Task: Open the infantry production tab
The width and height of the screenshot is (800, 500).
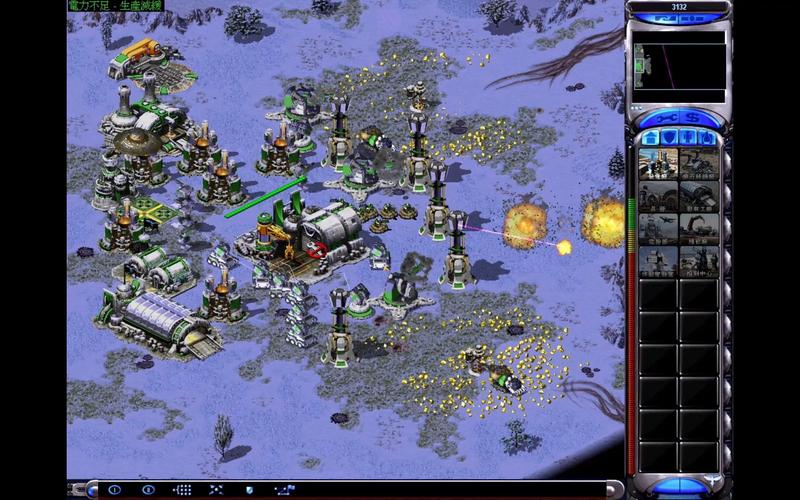Action: point(688,137)
